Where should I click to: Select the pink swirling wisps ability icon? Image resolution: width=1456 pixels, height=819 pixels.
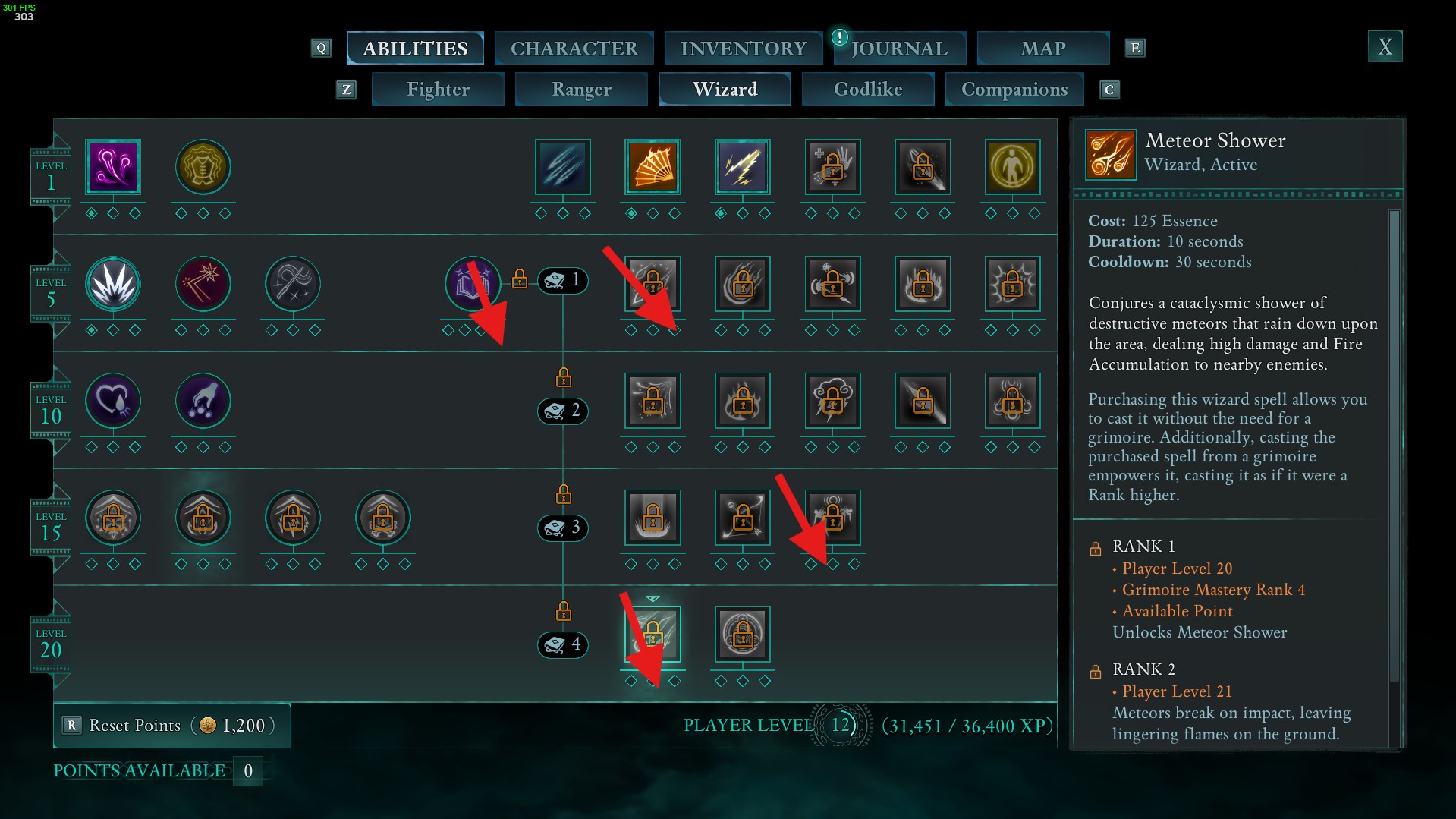(113, 167)
